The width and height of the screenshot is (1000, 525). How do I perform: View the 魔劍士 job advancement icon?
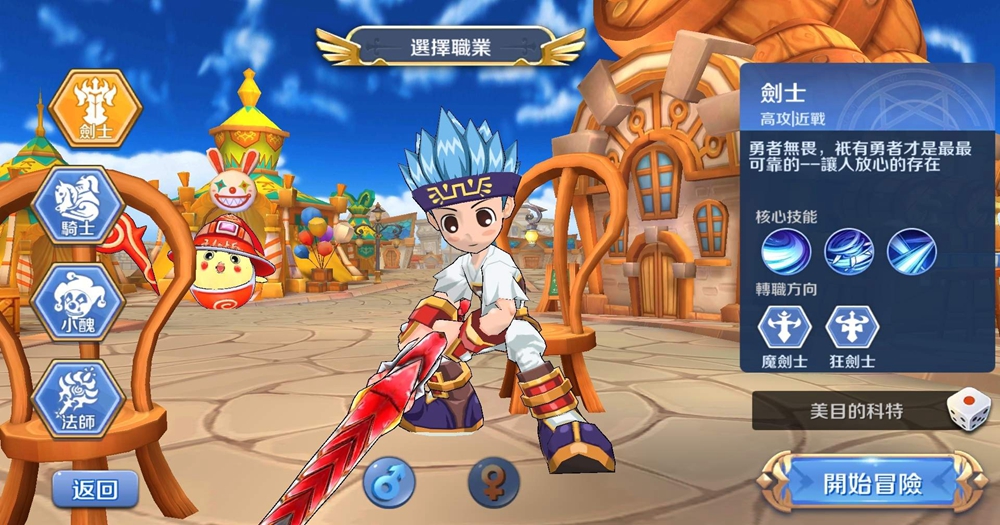point(785,328)
